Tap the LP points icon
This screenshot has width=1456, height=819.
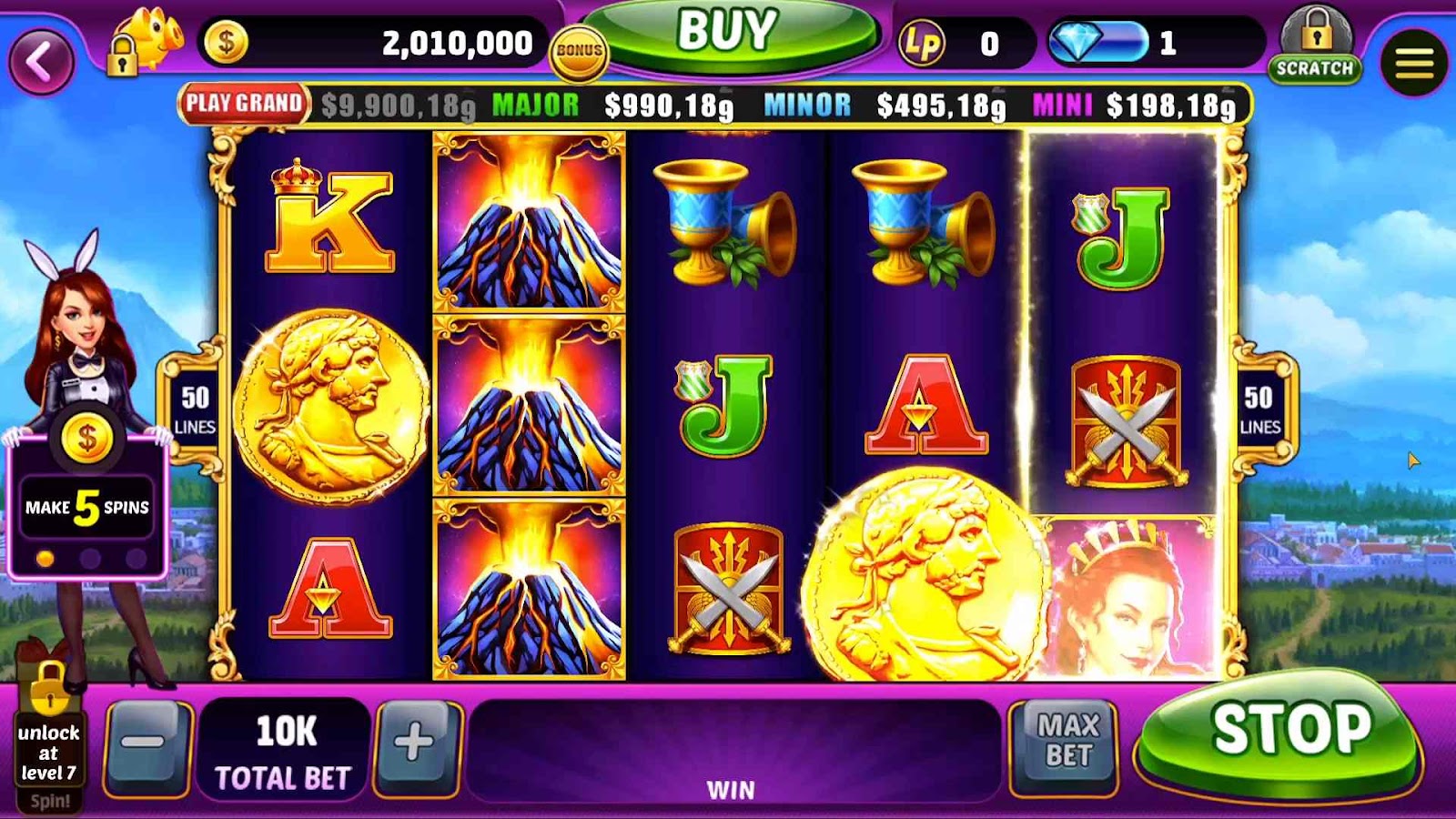pyautogui.click(x=922, y=43)
